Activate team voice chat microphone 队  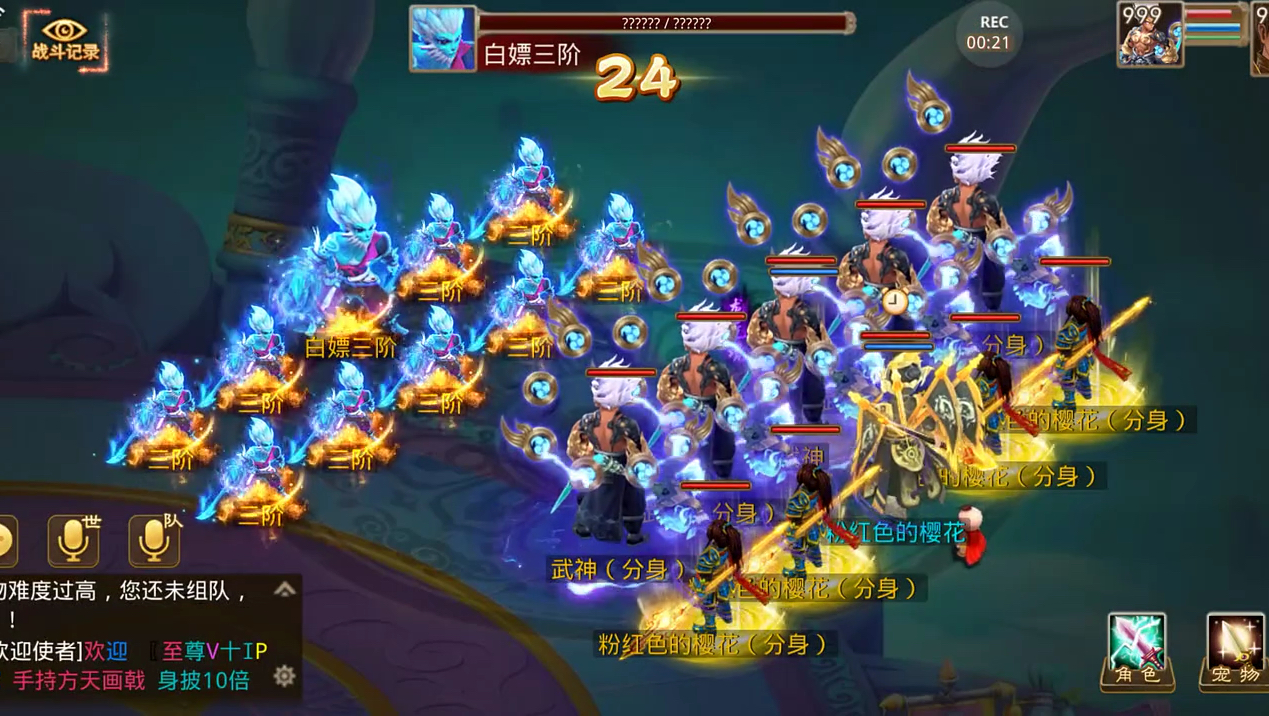[x=154, y=541]
